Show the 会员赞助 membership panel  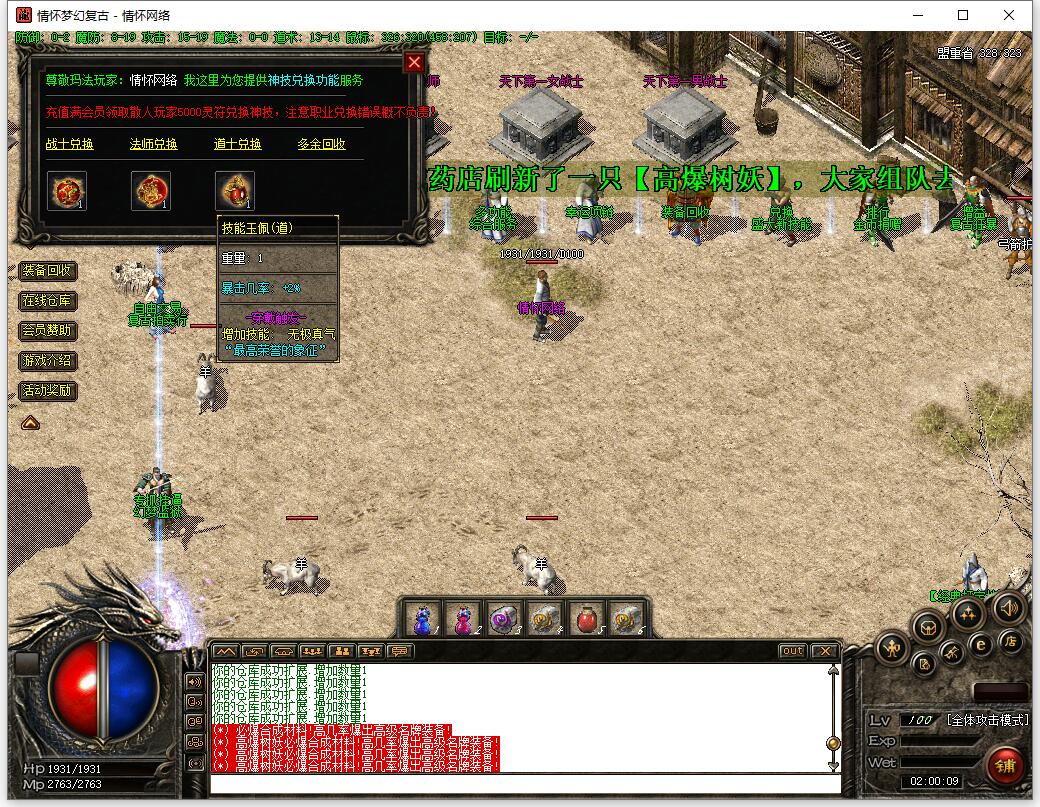(48, 331)
